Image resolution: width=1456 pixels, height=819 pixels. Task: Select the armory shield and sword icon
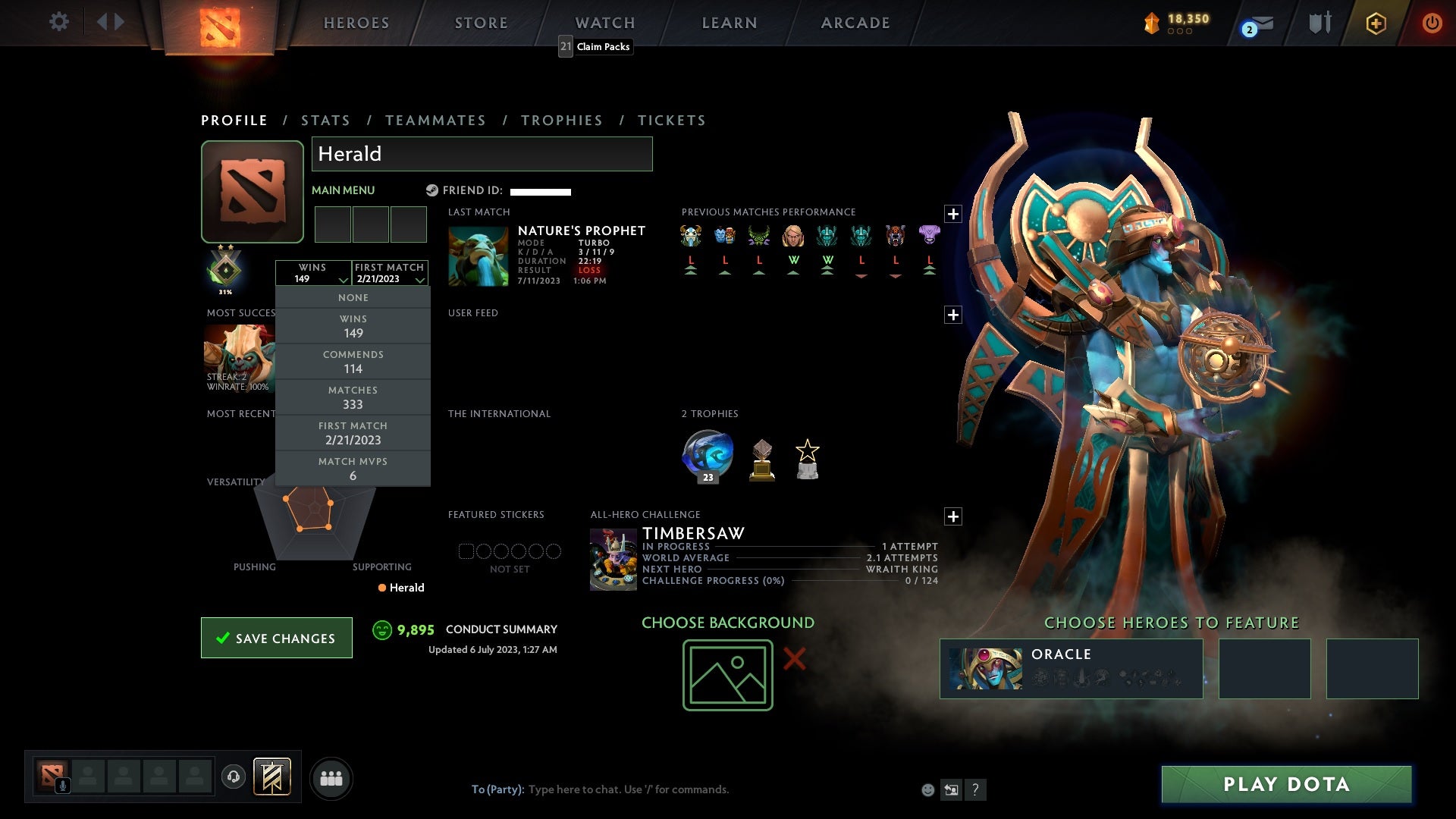(x=1319, y=23)
